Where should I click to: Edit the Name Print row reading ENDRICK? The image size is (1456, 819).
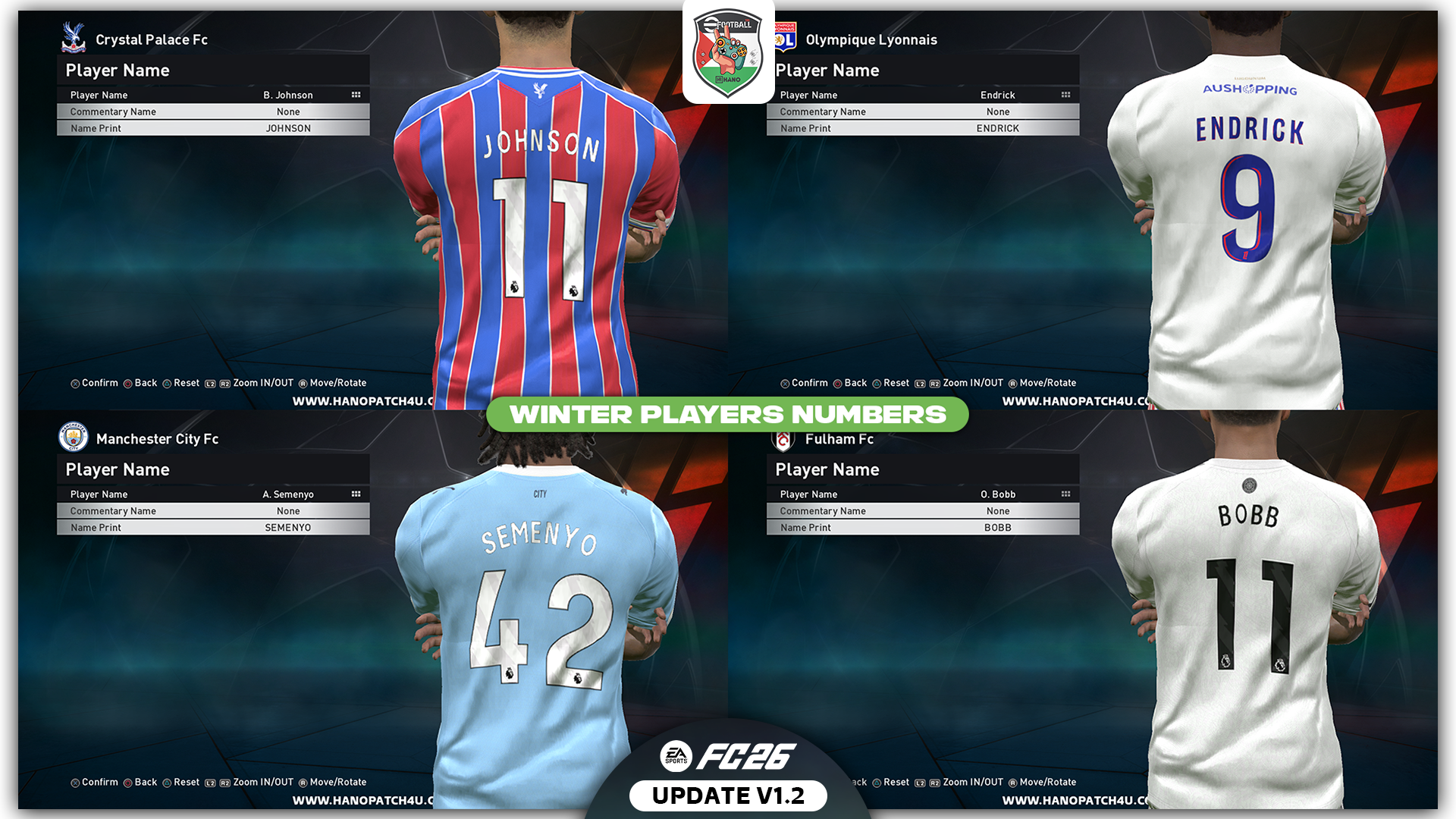[x=922, y=128]
